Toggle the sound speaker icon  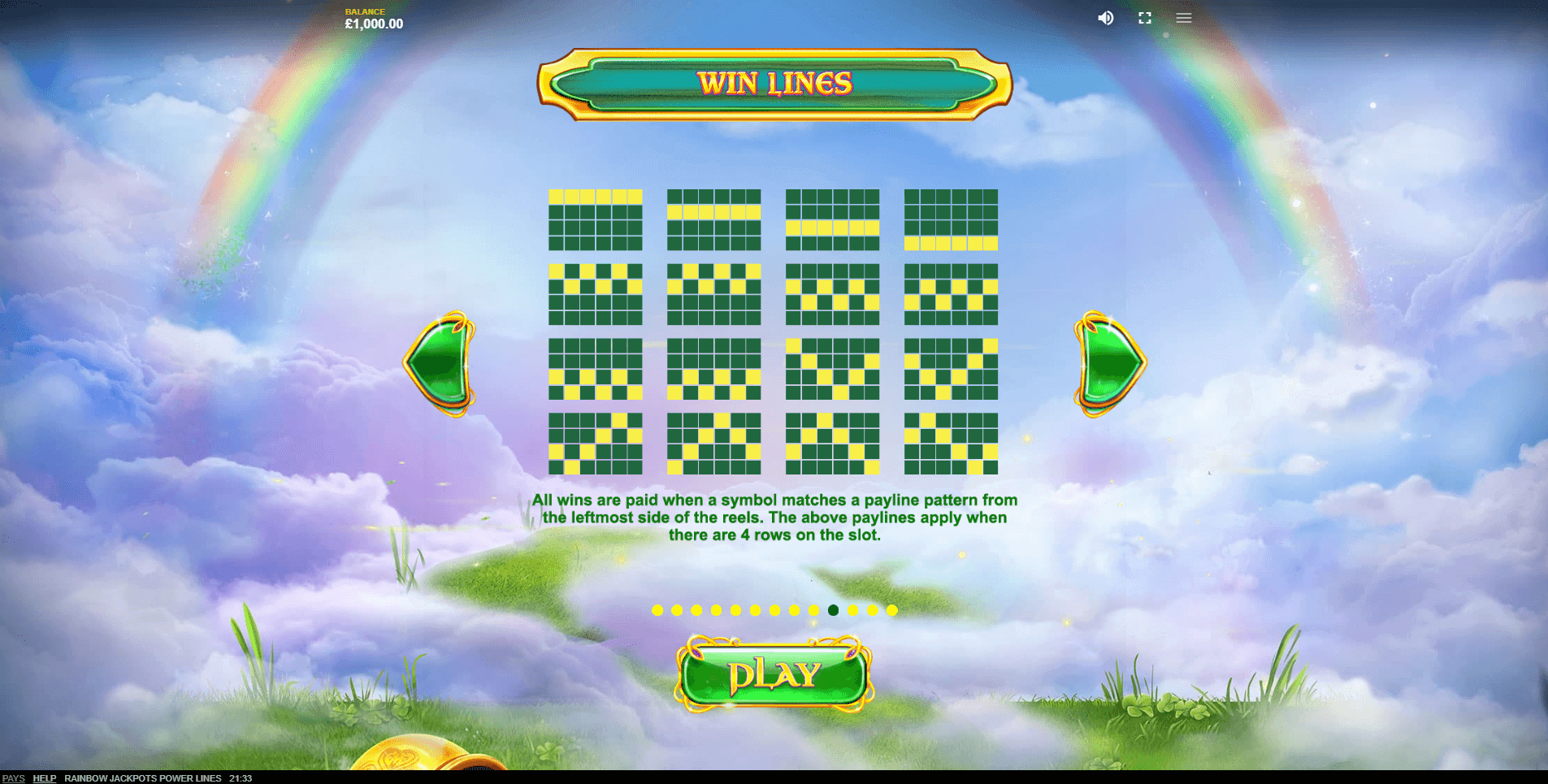click(1105, 18)
